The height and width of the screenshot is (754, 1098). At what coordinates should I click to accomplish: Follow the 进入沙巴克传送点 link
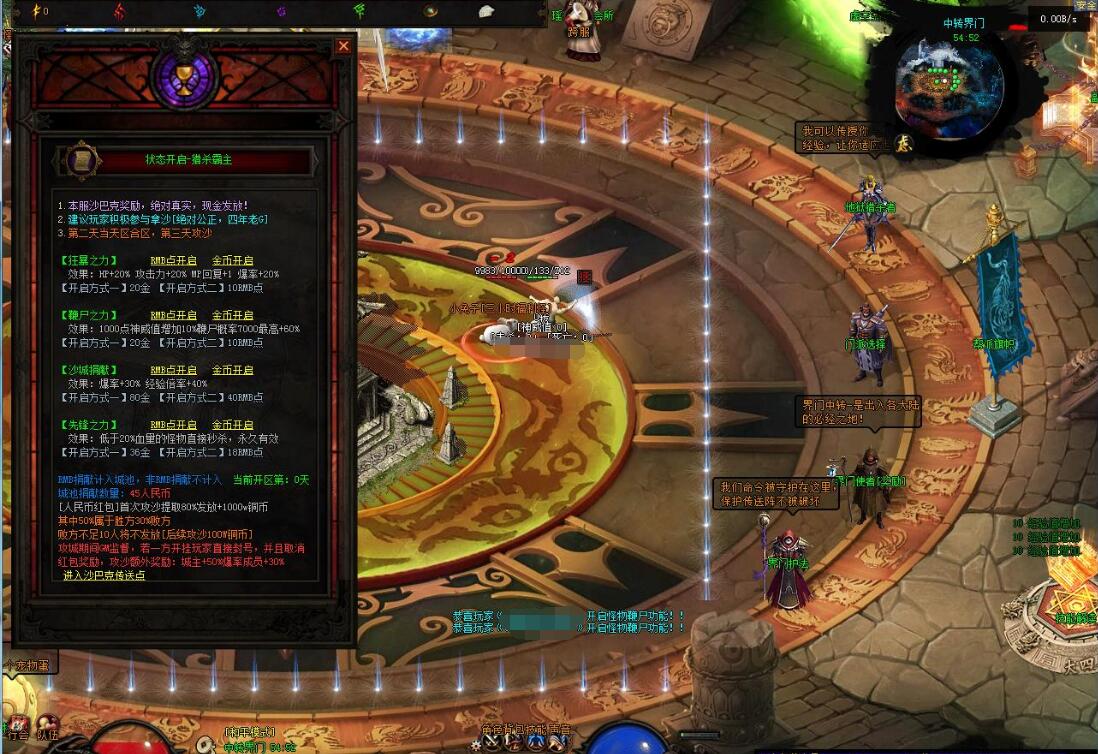click(104, 575)
